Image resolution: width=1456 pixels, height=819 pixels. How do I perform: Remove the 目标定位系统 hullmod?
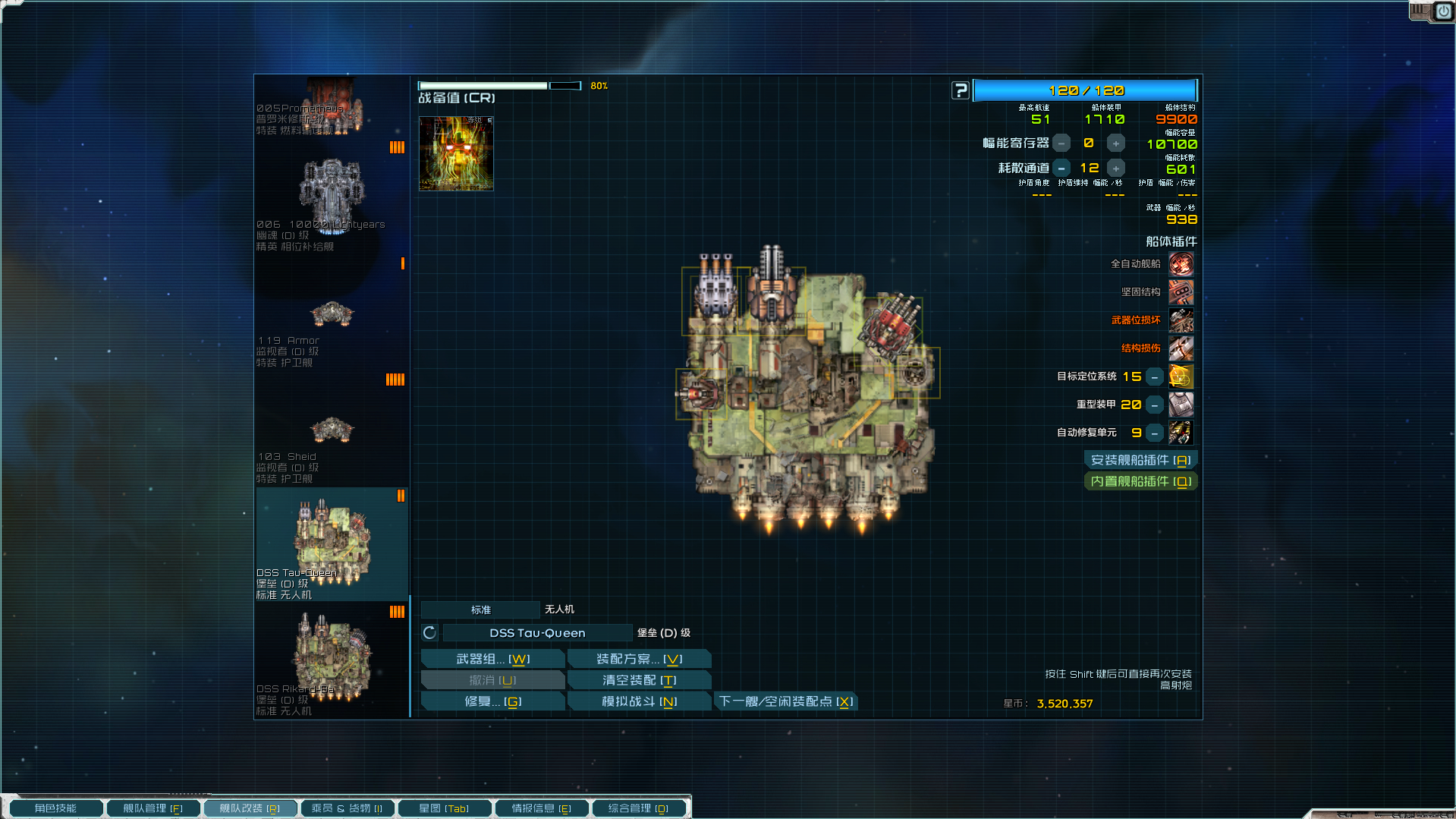coord(1154,377)
